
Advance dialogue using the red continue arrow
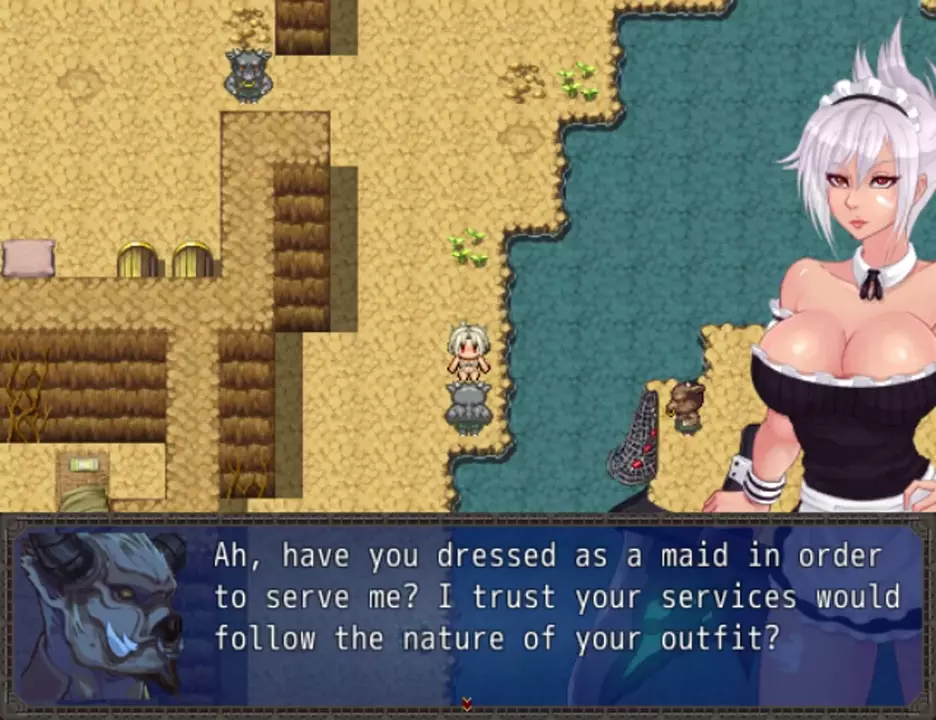(x=467, y=703)
